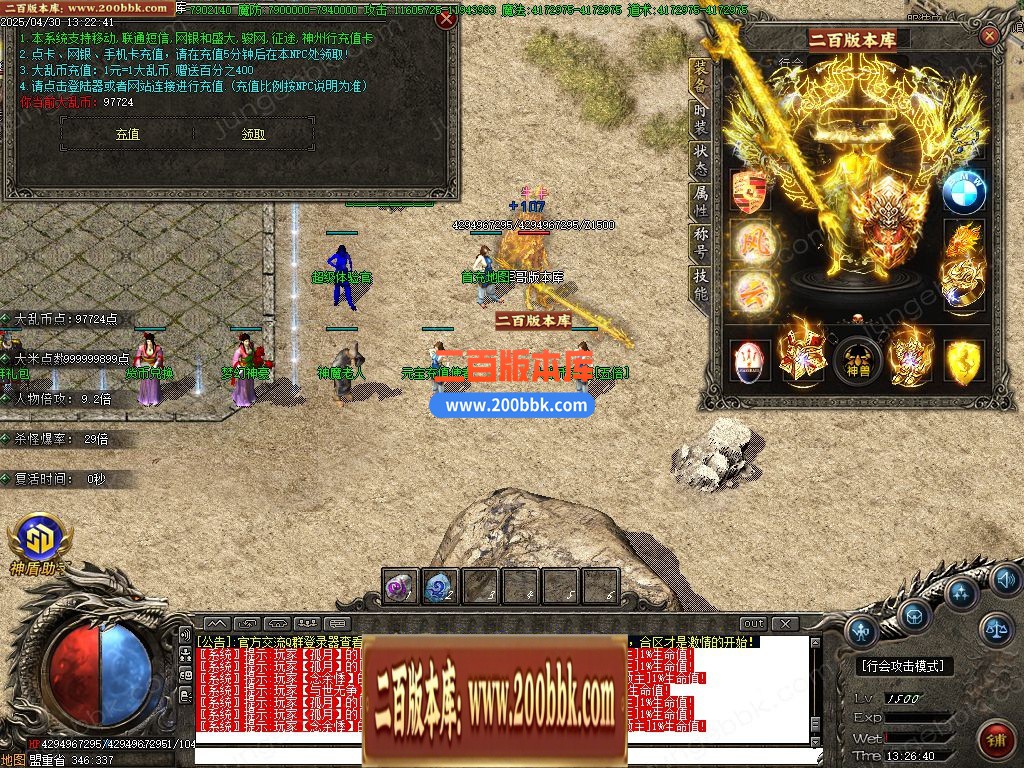
Task: Select the 称号 titles tab
Action: [x=701, y=243]
